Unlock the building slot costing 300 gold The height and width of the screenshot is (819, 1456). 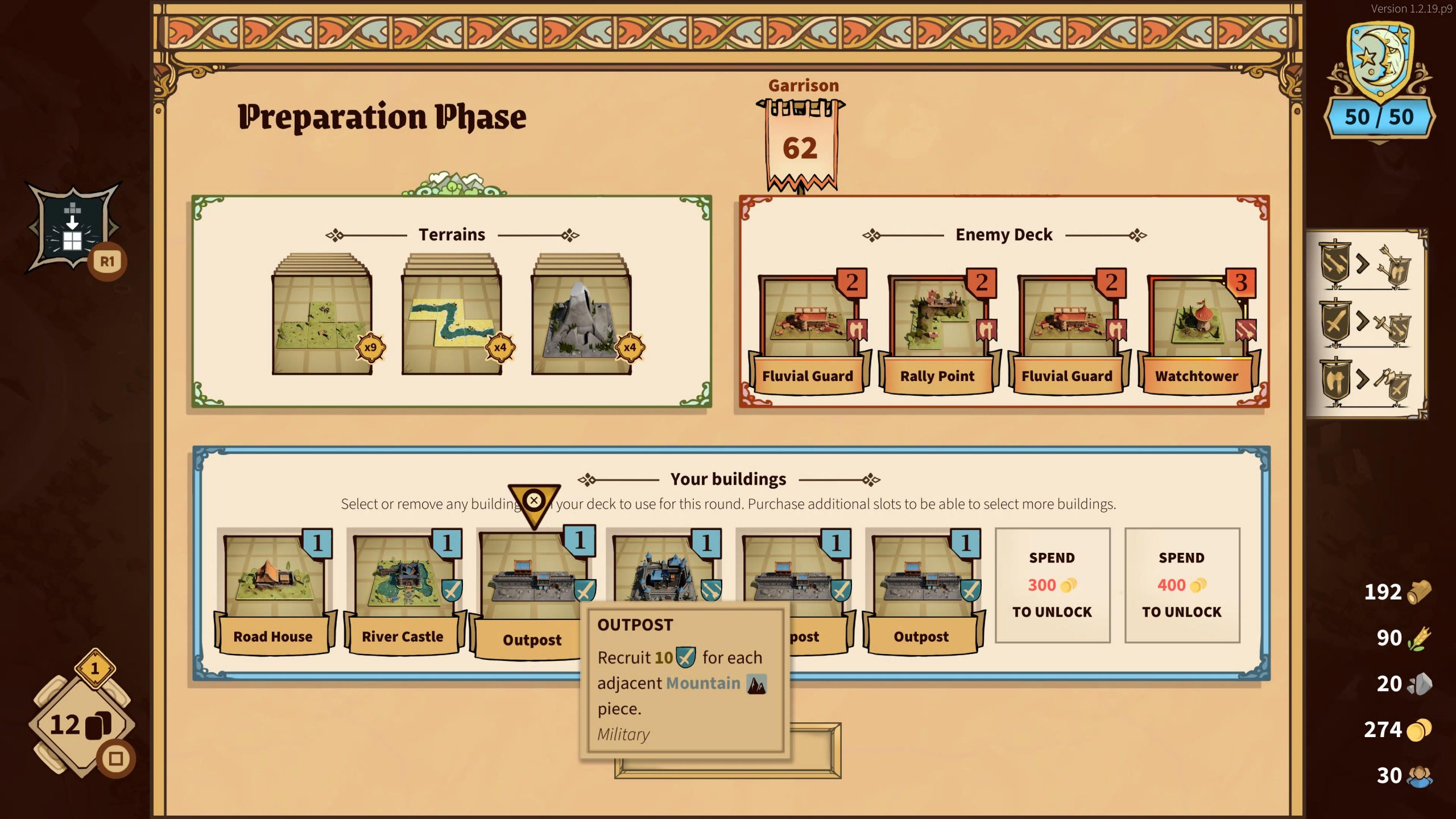(x=1052, y=585)
